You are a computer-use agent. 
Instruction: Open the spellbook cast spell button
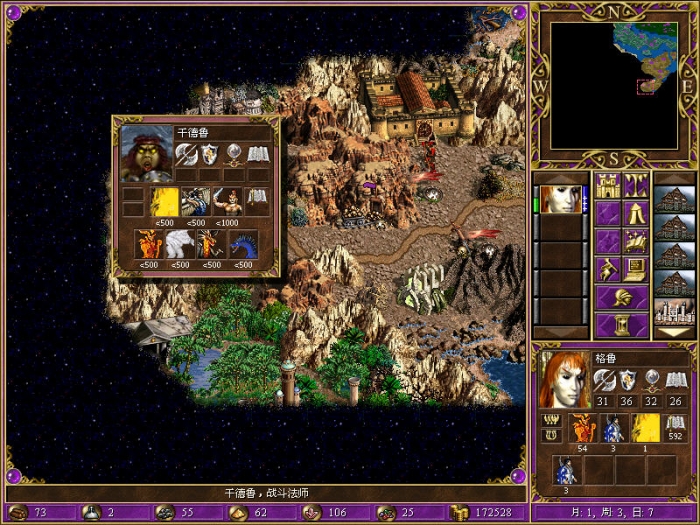636,241
